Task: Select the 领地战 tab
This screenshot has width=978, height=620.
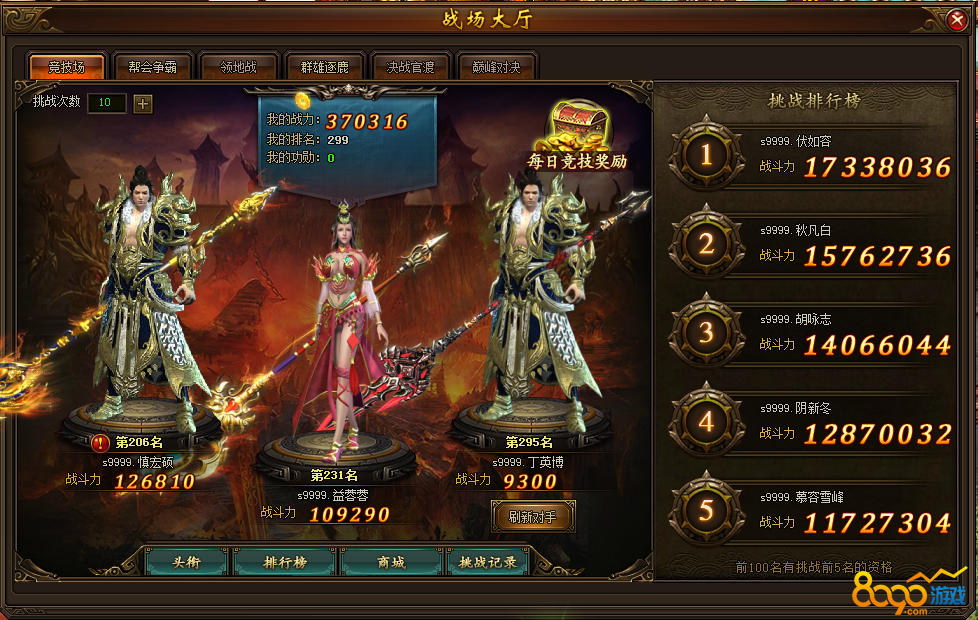Action: [x=238, y=67]
